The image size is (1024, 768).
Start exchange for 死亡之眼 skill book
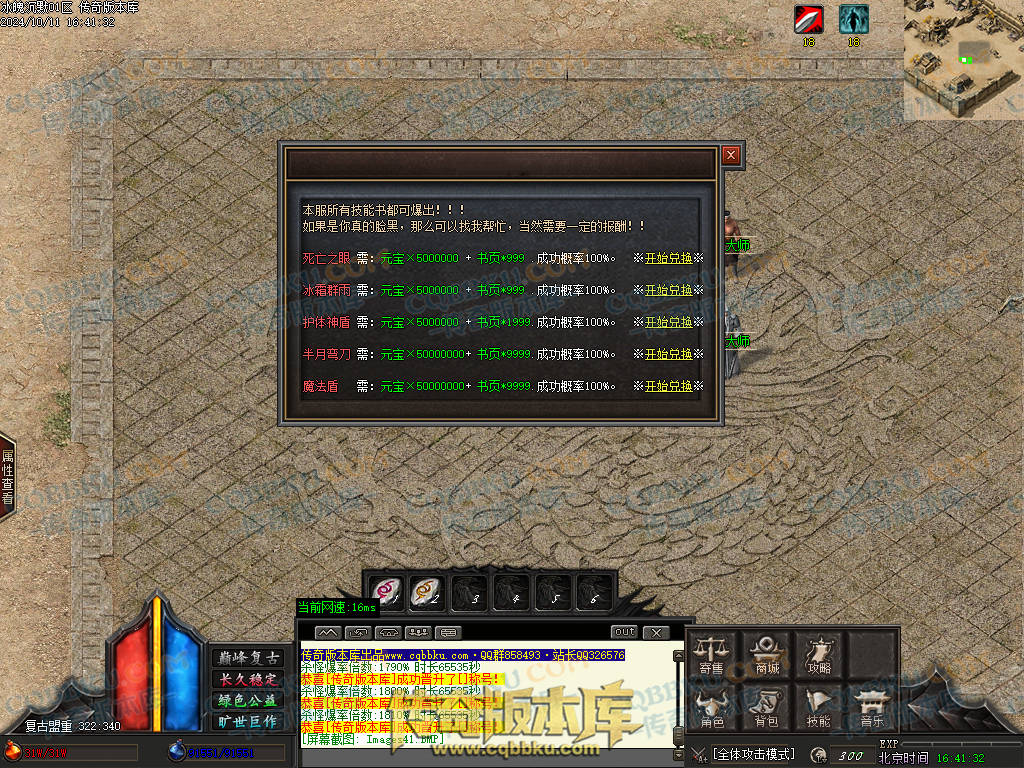pos(668,258)
